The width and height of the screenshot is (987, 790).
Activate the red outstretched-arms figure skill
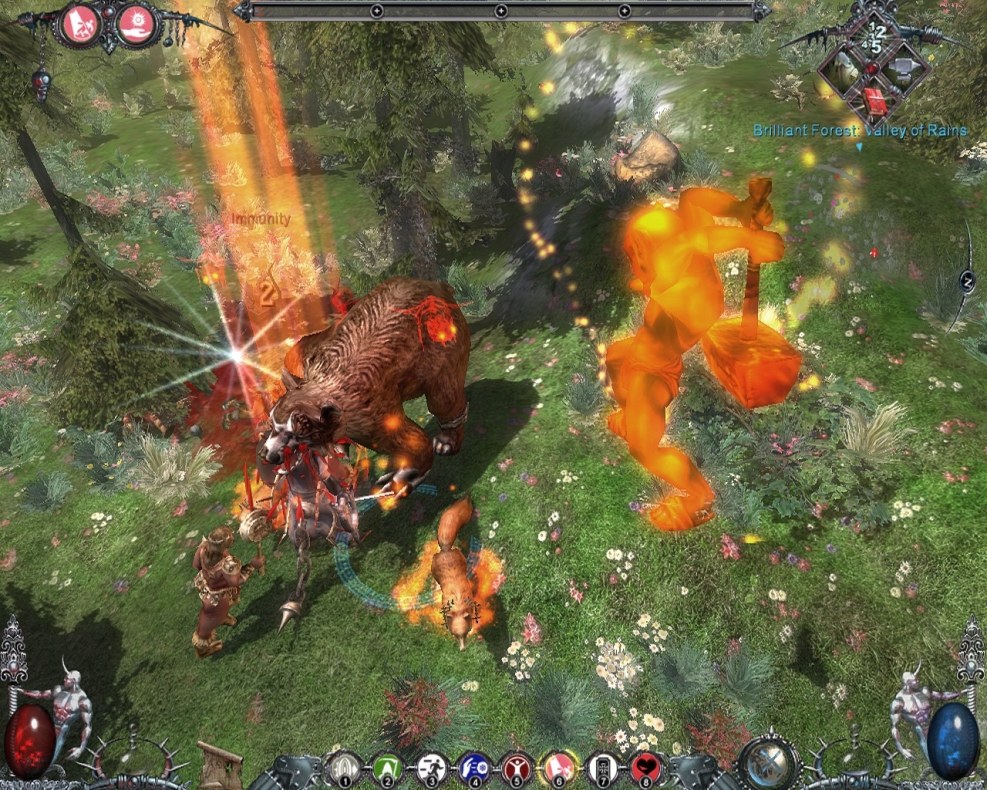coord(516,768)
